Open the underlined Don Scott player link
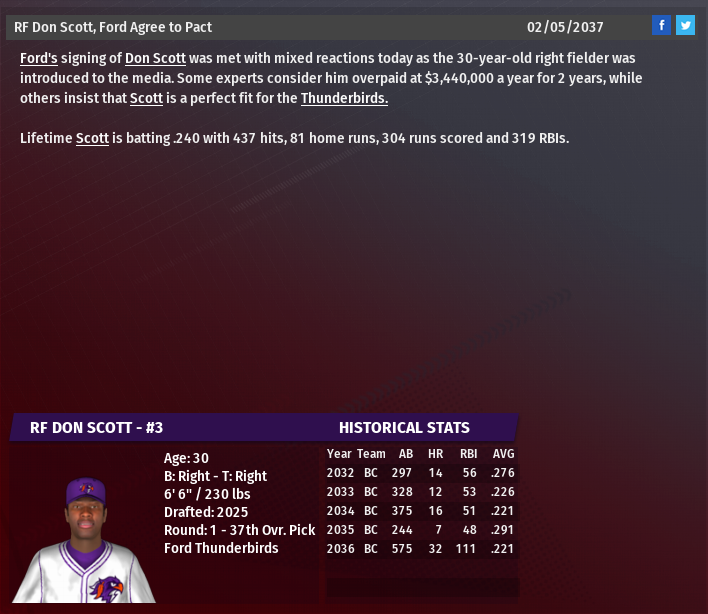 click(x=155, y=59)
